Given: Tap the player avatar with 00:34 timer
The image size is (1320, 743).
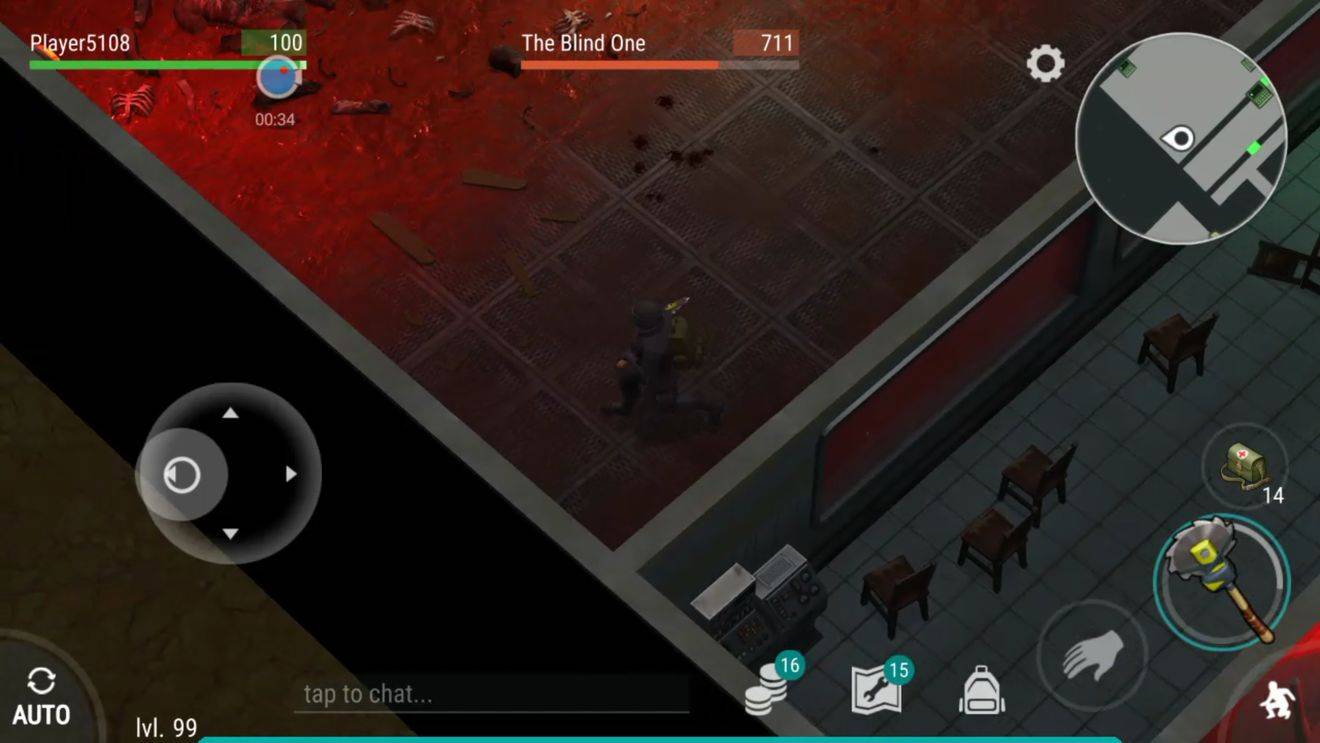Looking at the screenshot, I should pyautogui.click(x=276, y=78).
